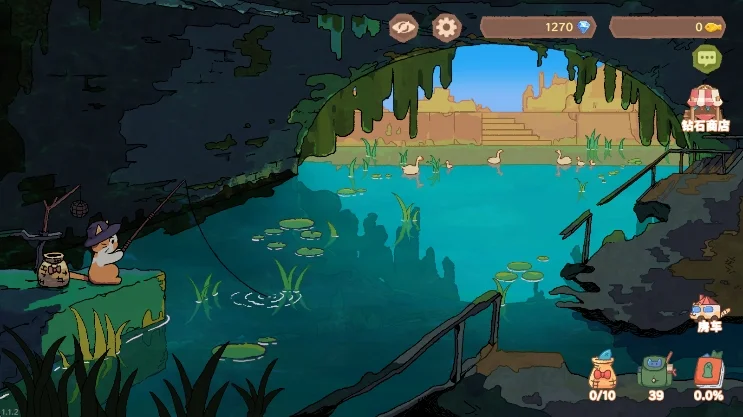743x417 pixels.
Task: Open the 房车 camper van
Action: [x=708, y=314]
